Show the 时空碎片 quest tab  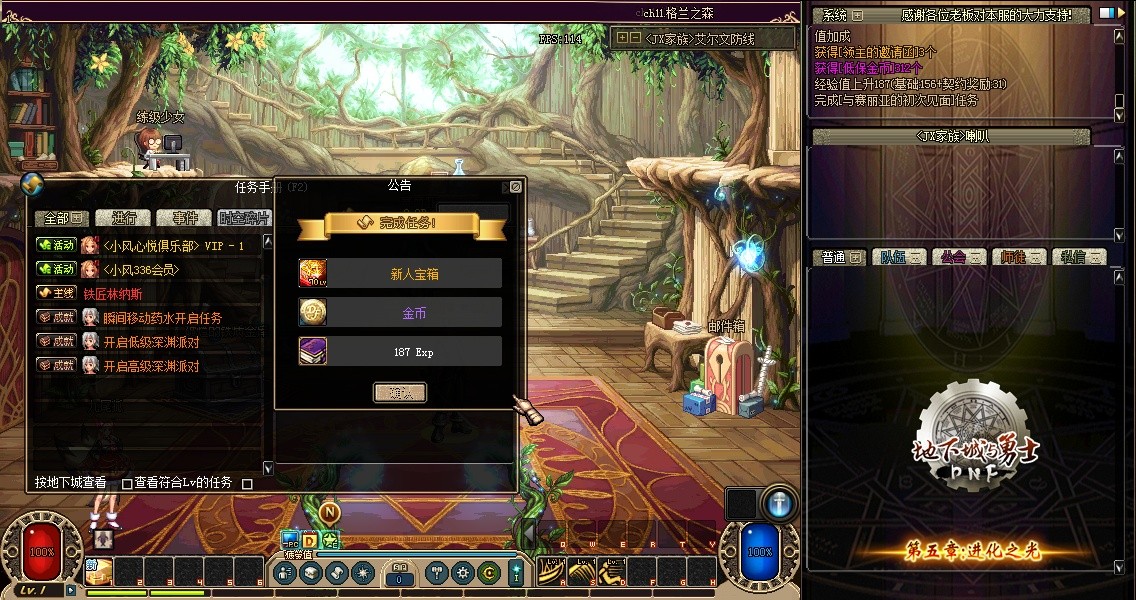pos(243,218)
